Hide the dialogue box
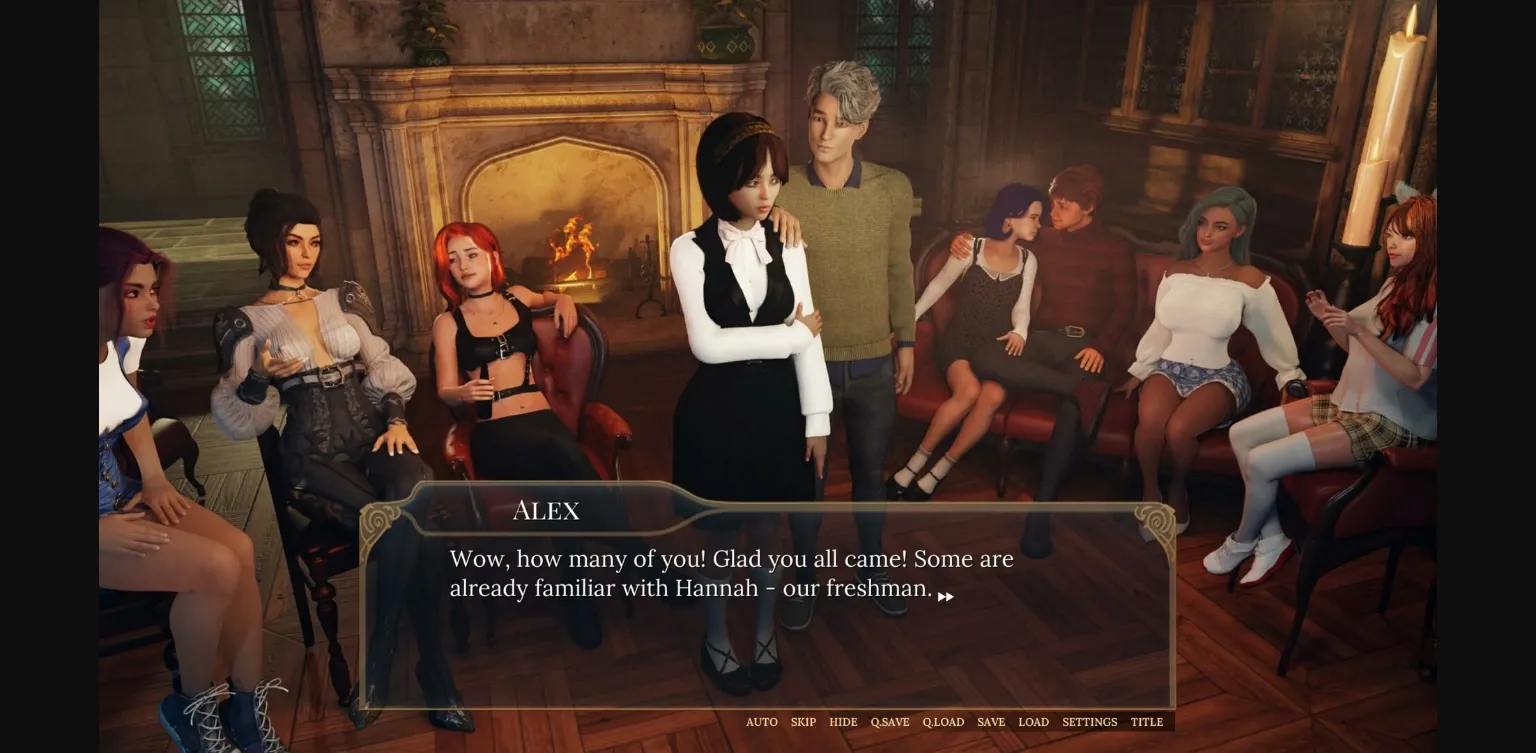This screenshot has width=1536, height=753. (843, 722)
